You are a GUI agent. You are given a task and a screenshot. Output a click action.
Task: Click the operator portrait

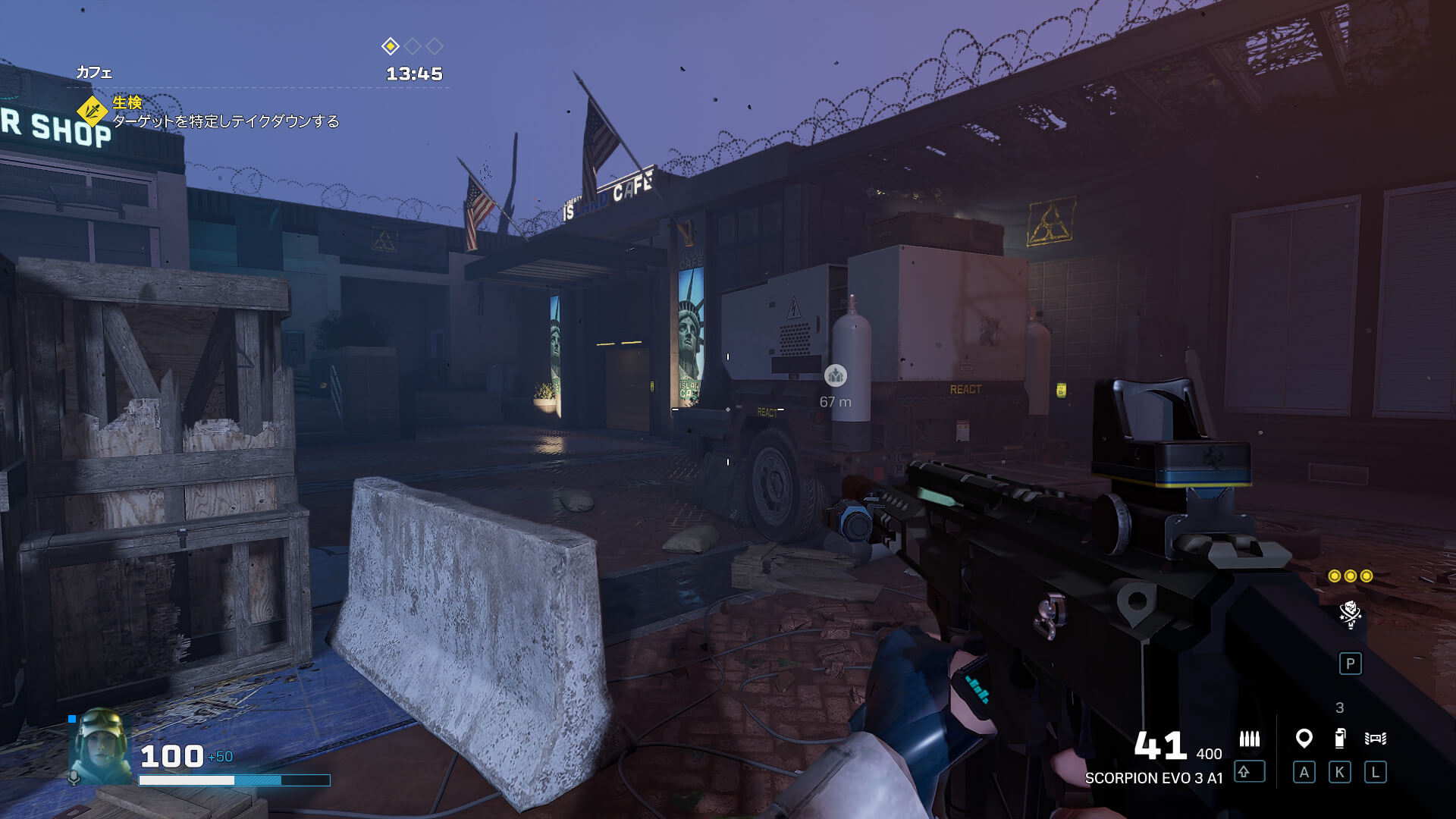coord(99,746)
